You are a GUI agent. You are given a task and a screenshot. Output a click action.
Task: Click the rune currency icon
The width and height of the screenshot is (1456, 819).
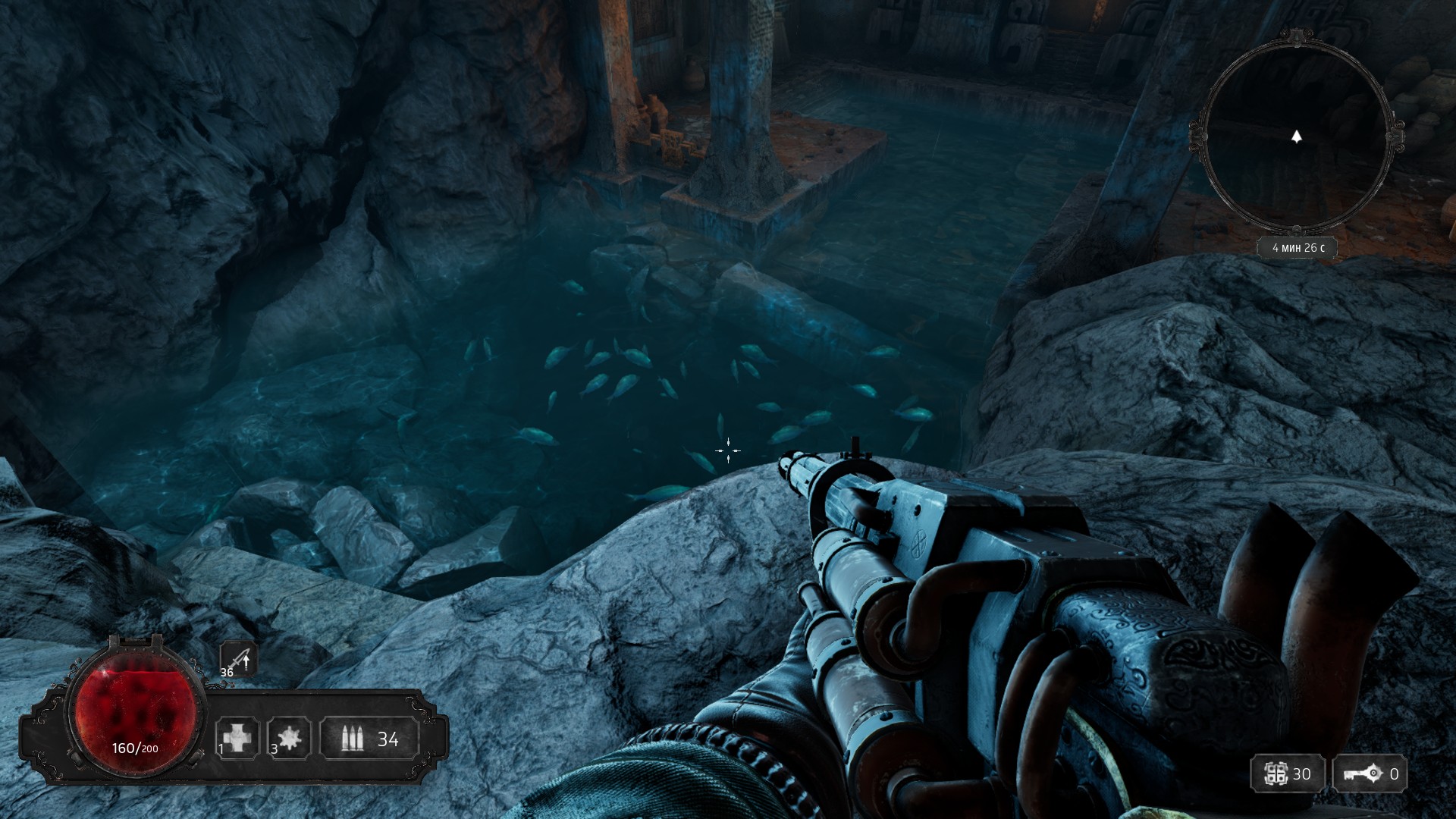(1276, 773)
